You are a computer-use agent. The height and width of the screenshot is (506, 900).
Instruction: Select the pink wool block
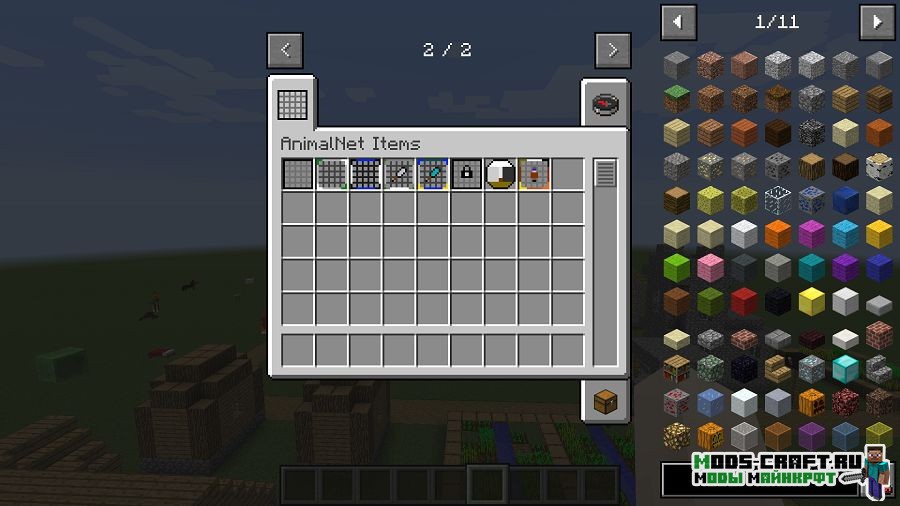coord(711,267)
